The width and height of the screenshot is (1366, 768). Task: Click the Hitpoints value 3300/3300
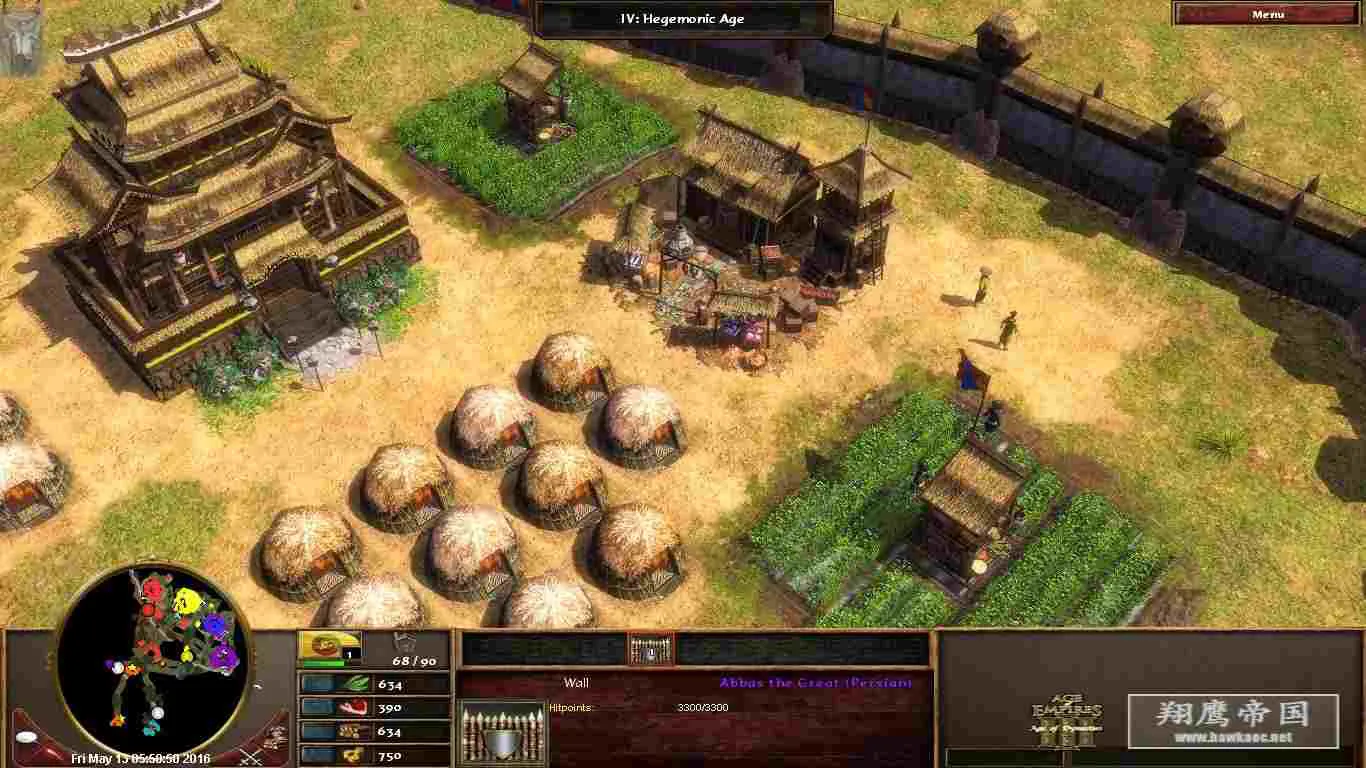click(x=701, y=707)
